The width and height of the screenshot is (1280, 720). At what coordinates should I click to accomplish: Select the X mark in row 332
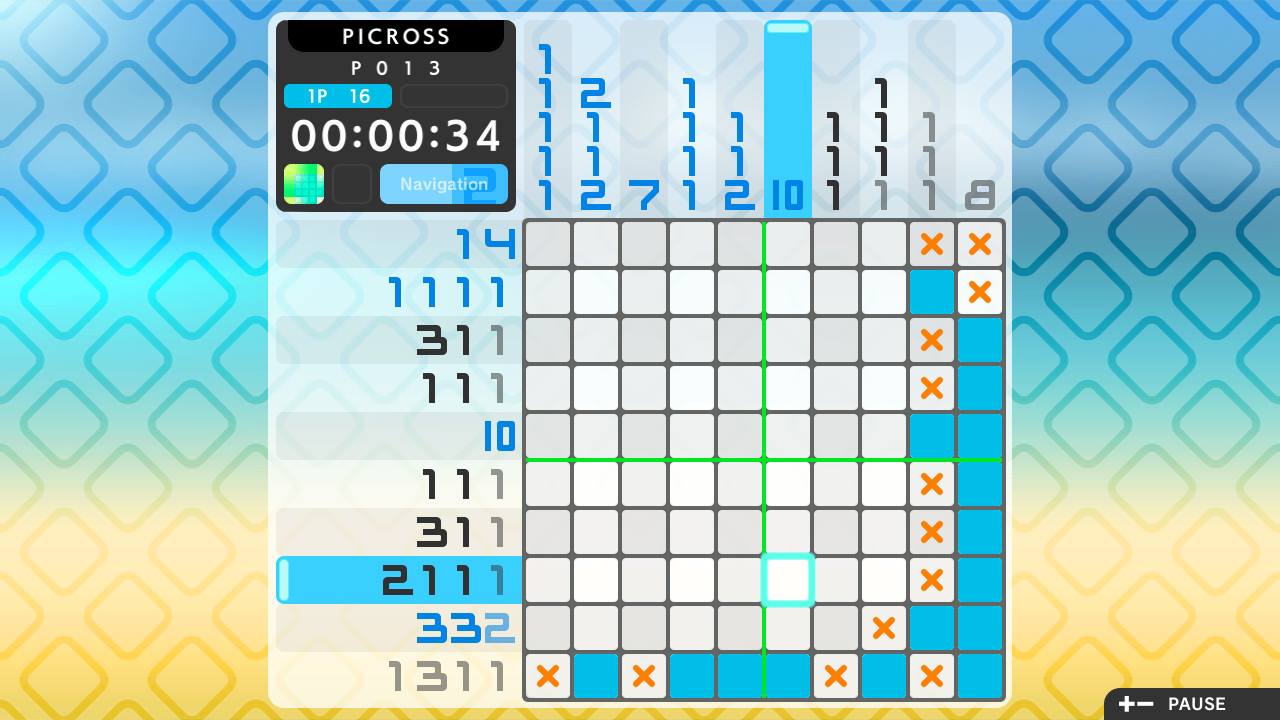(x=884, y=628)
